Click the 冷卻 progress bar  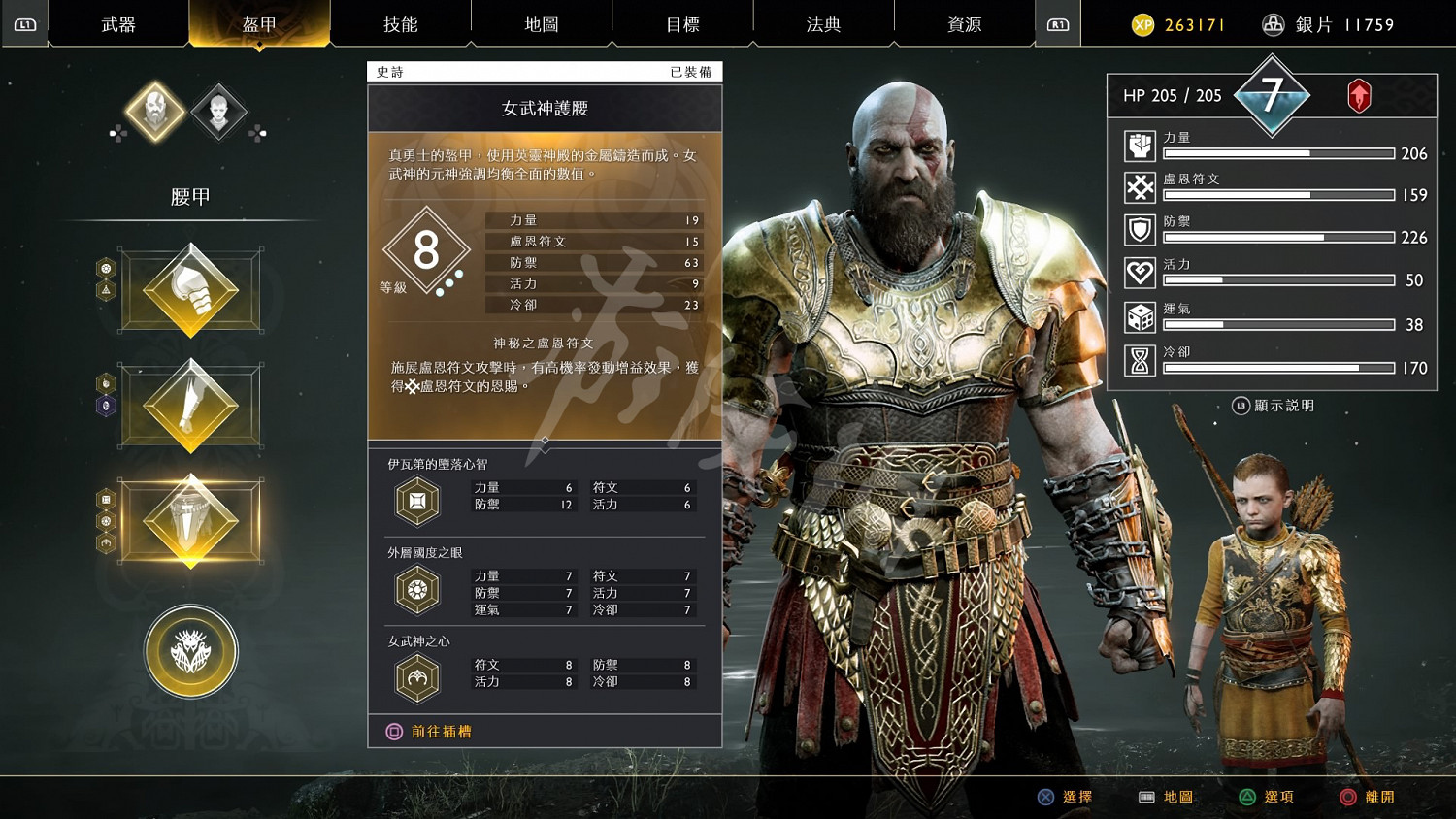(x=1279, y=368)
